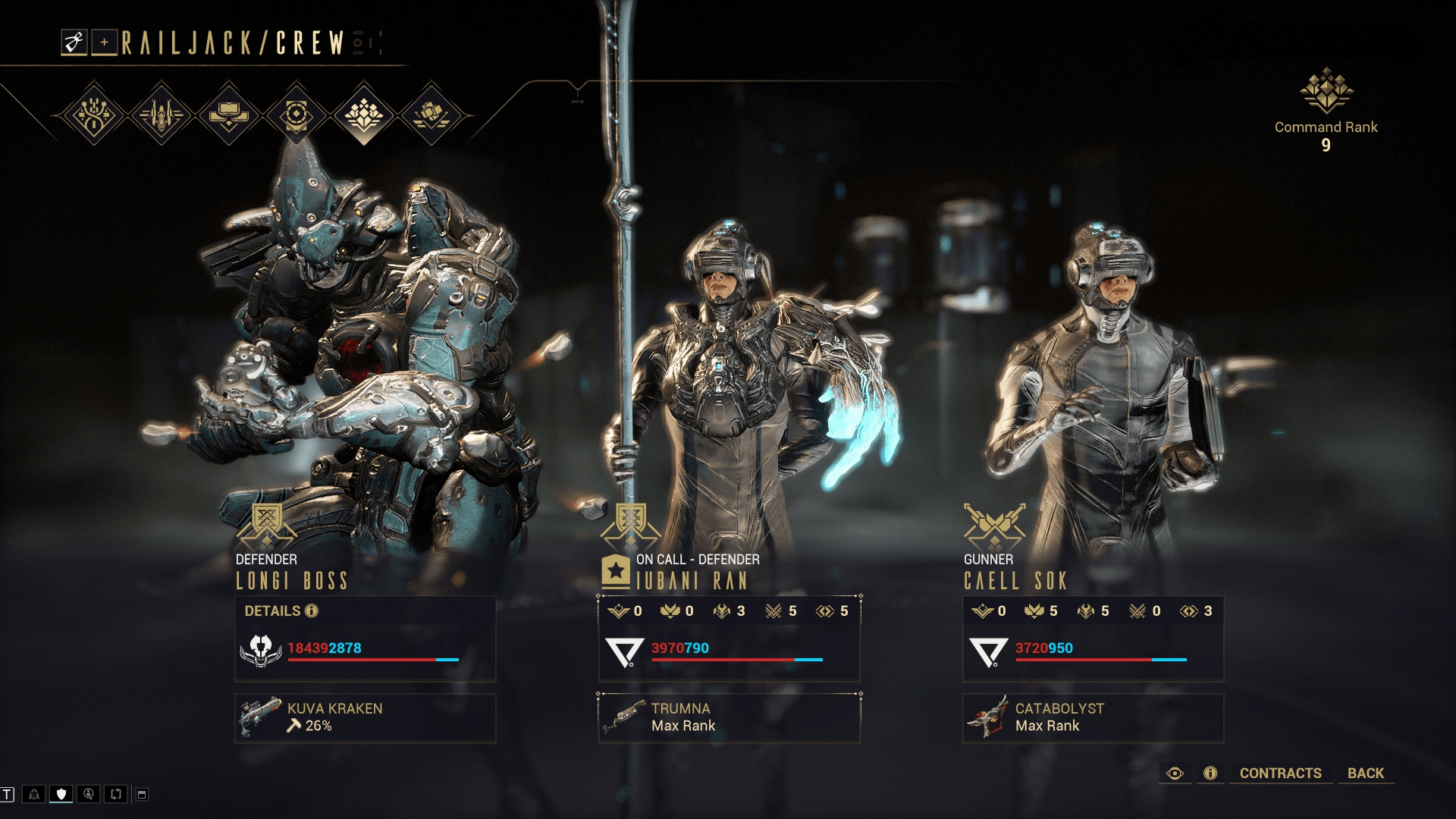
Task: Select Caell Sok's Catabolyst weapon slot
Action: pyautogui.click(x=1093, y=717)
